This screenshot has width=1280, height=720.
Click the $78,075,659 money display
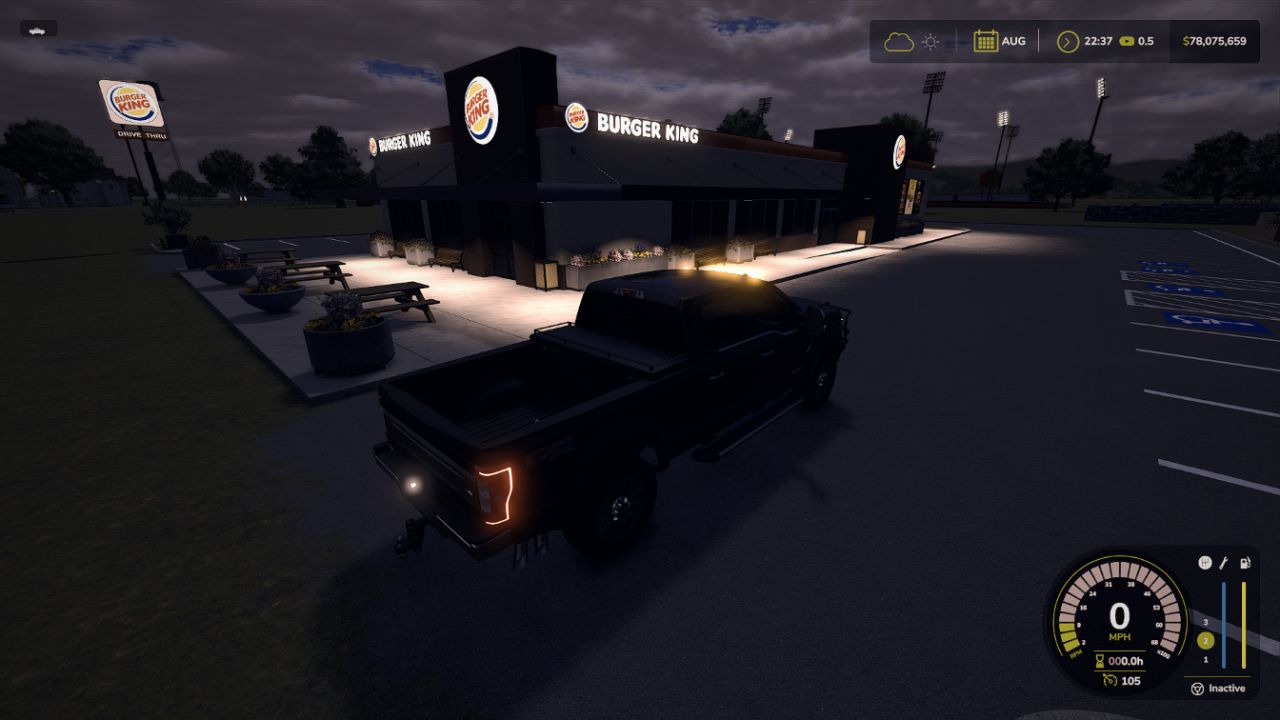(x=1214, y=41)
